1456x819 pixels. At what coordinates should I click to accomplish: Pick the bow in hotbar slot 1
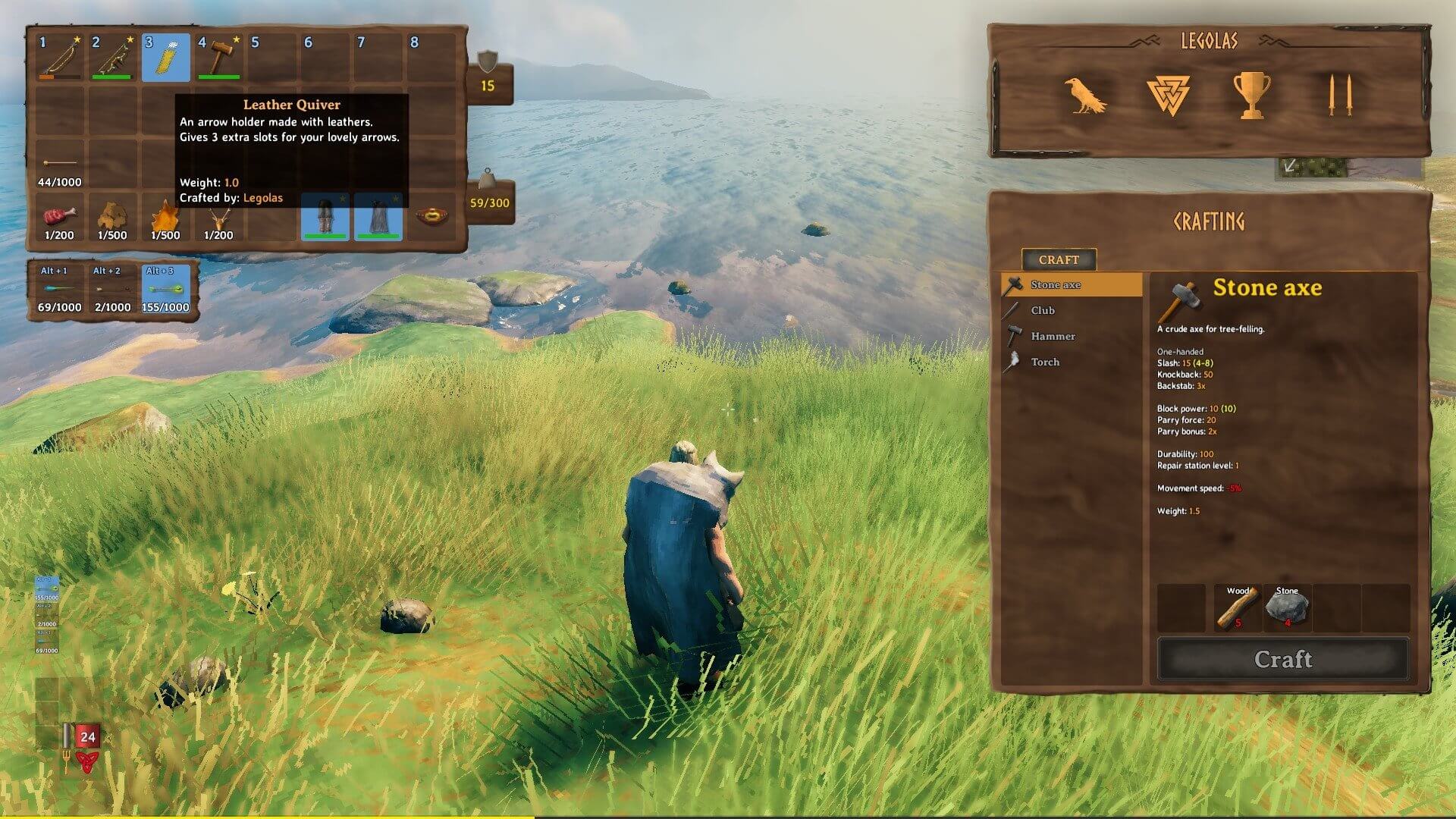pyautogui.click(x=59, y=58)
